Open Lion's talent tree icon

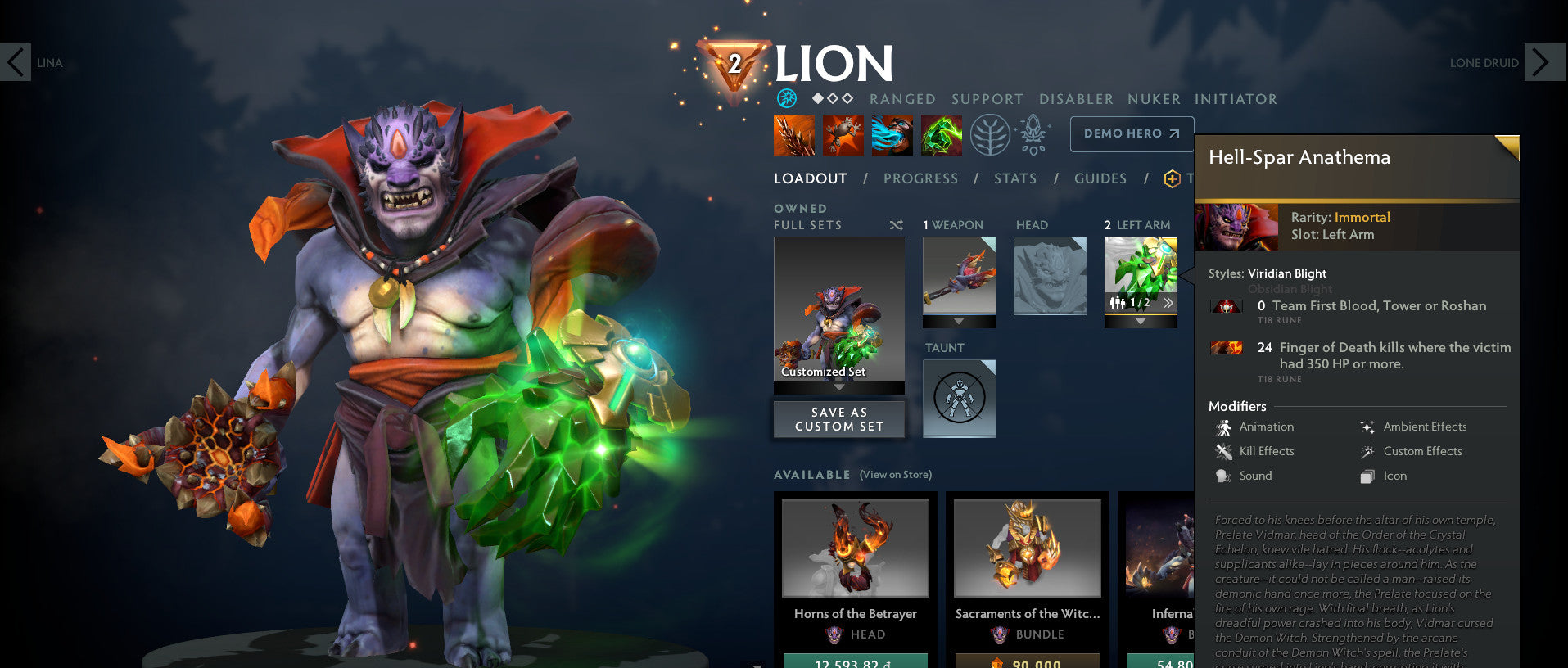click(989, 133)
